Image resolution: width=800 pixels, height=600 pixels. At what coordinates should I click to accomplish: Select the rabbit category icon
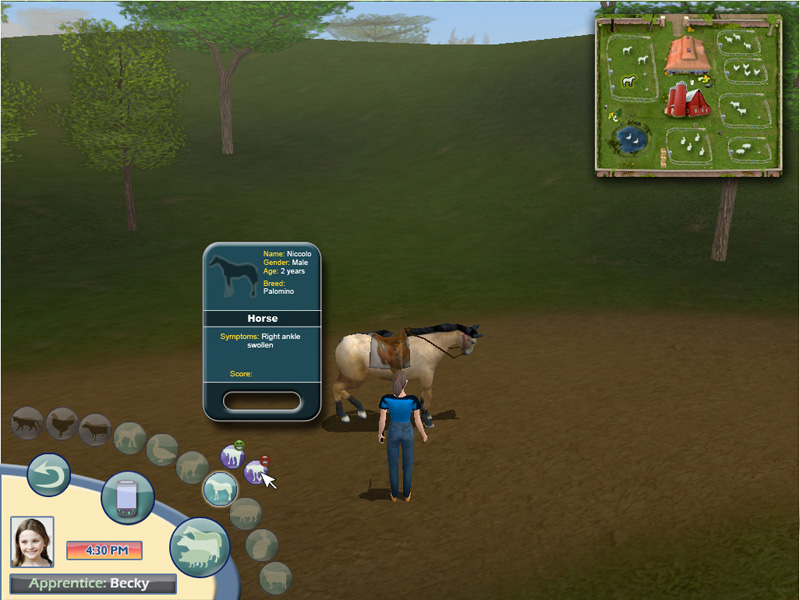(x=261, y=543)
